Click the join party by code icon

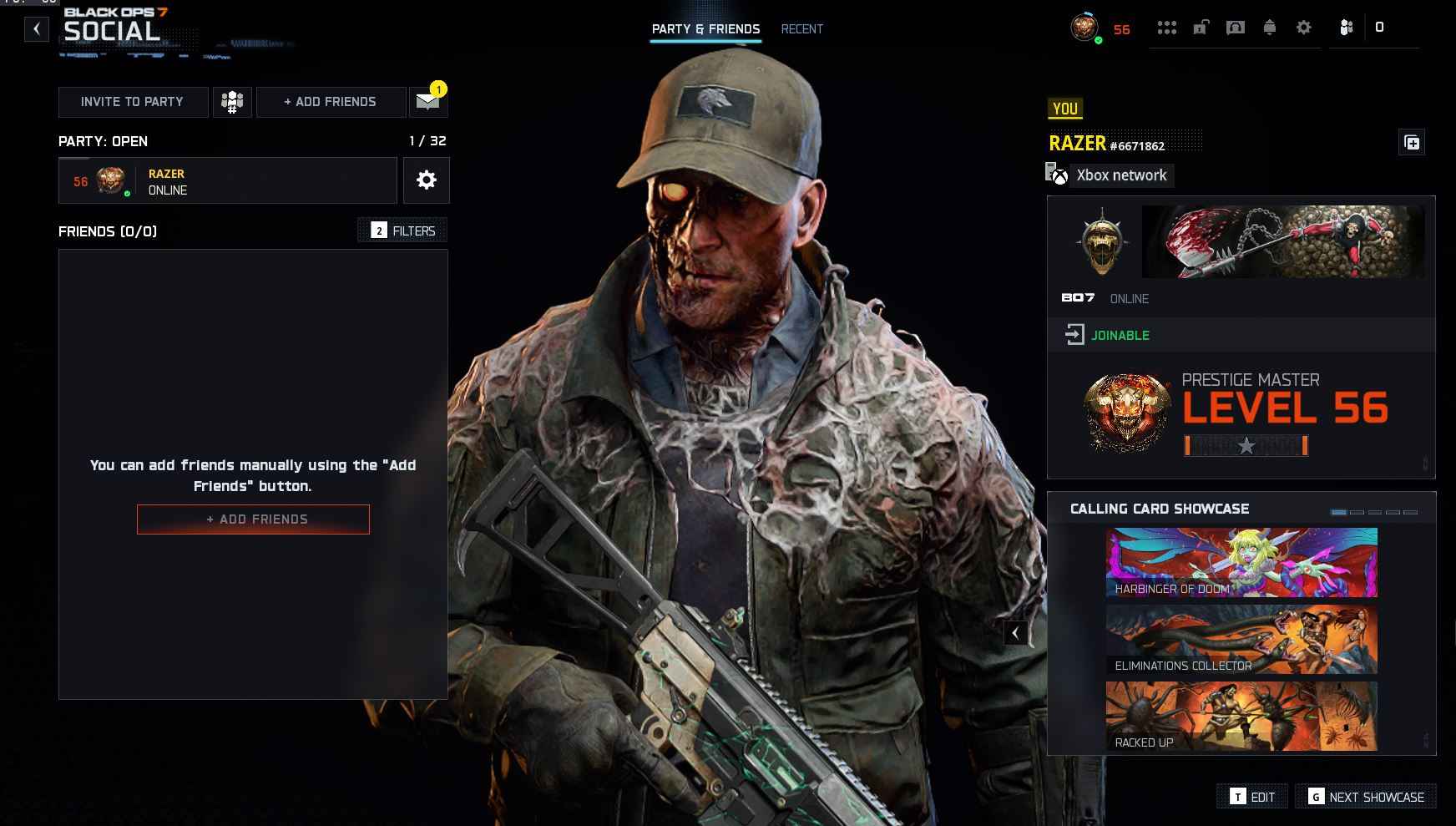click(x=232, y=101)
